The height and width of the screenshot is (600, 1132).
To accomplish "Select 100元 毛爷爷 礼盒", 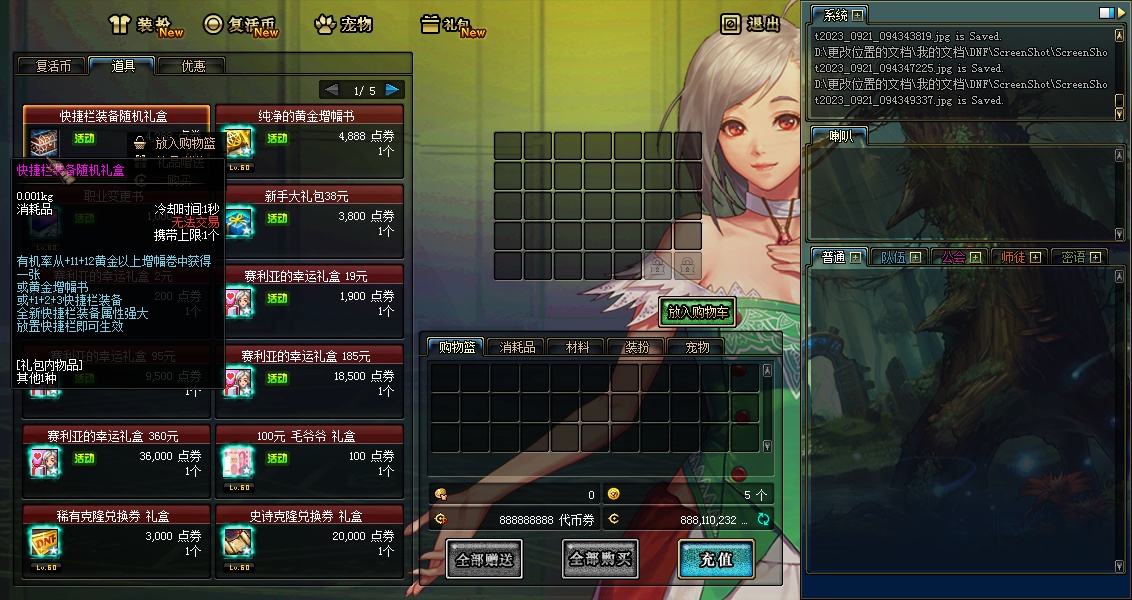I will pos(309,436).
